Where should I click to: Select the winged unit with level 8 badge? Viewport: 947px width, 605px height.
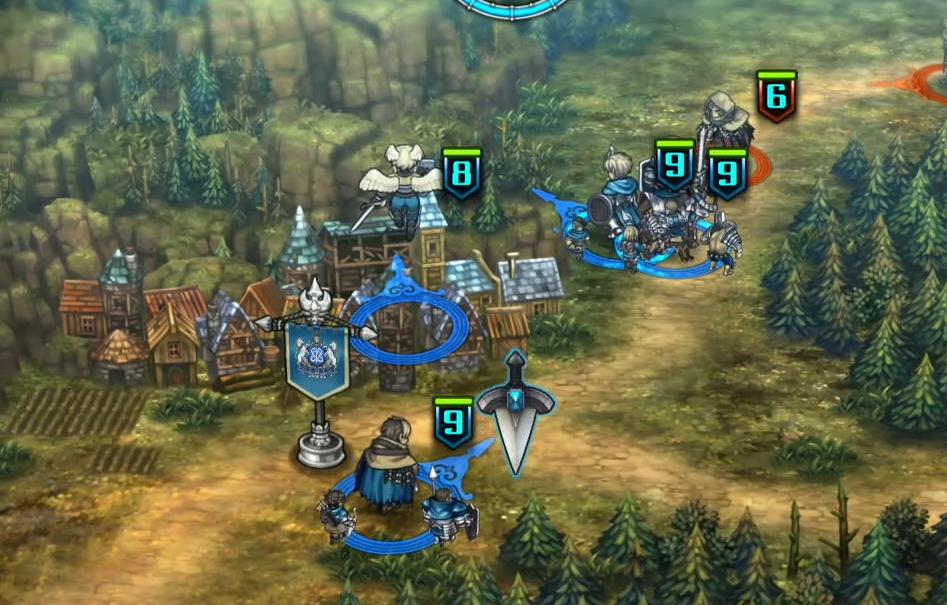tap(405, 190)
